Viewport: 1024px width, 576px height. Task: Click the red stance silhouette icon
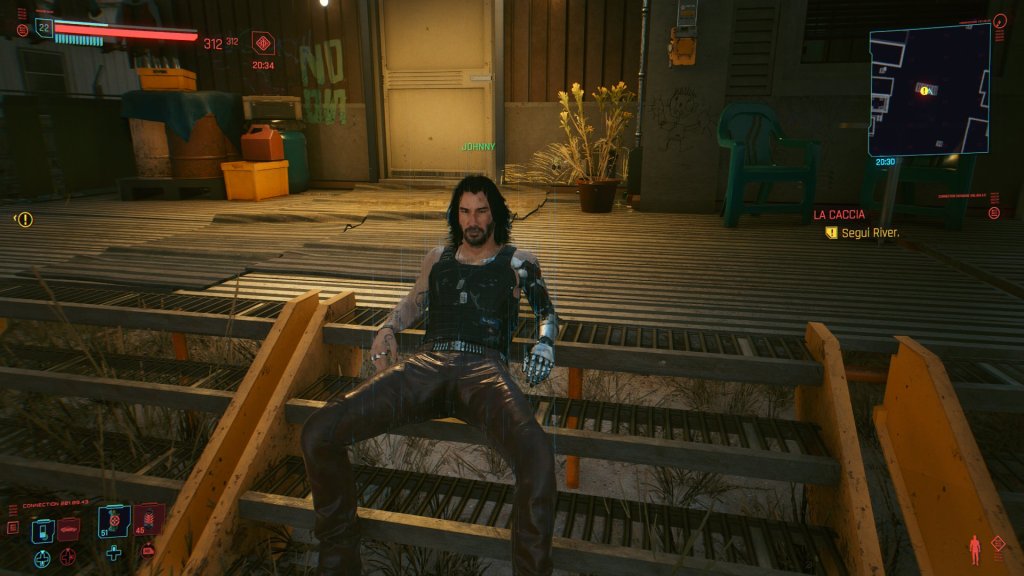click(974, 549)
